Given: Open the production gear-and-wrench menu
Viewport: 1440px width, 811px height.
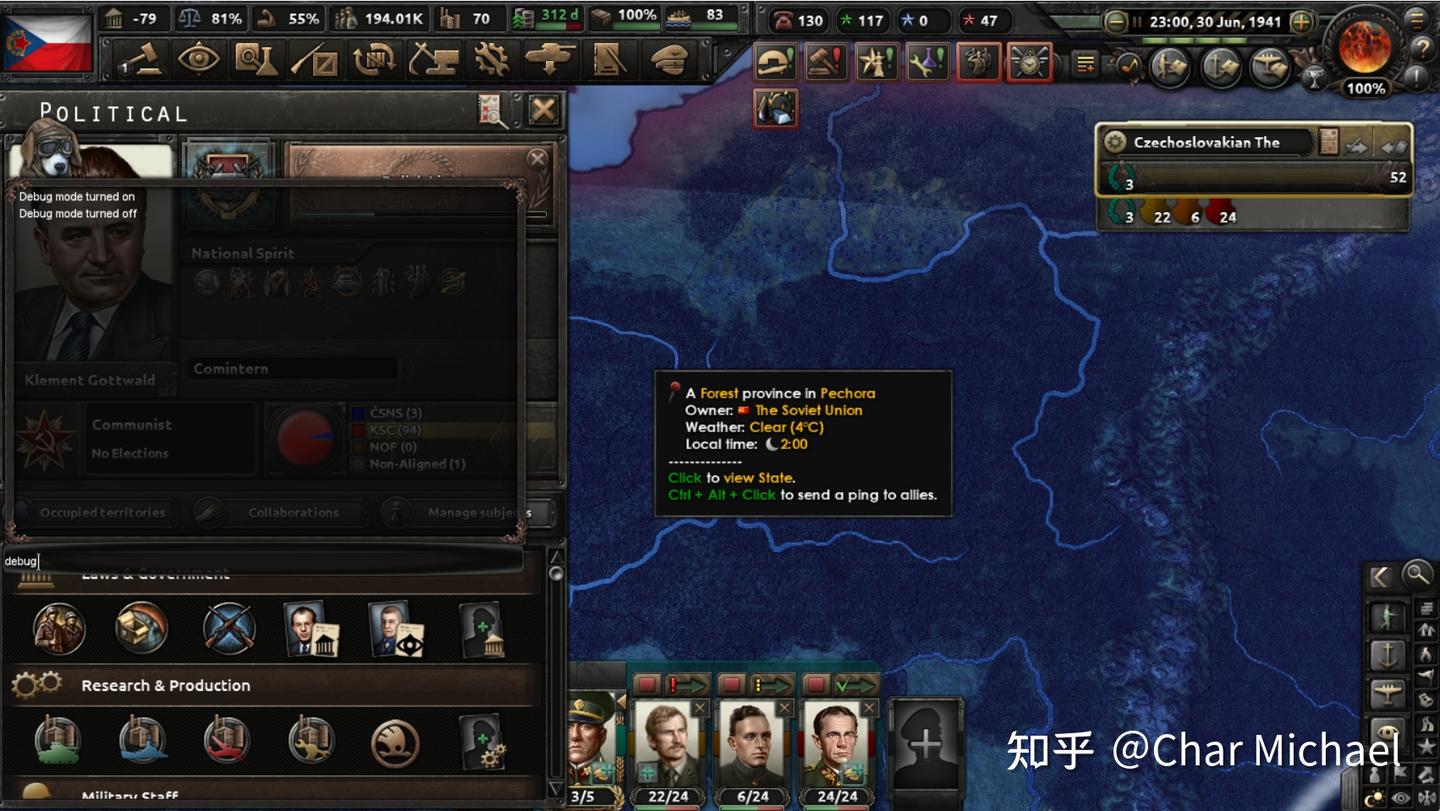Looking at the screenshot, I should [x=491, y=61].
